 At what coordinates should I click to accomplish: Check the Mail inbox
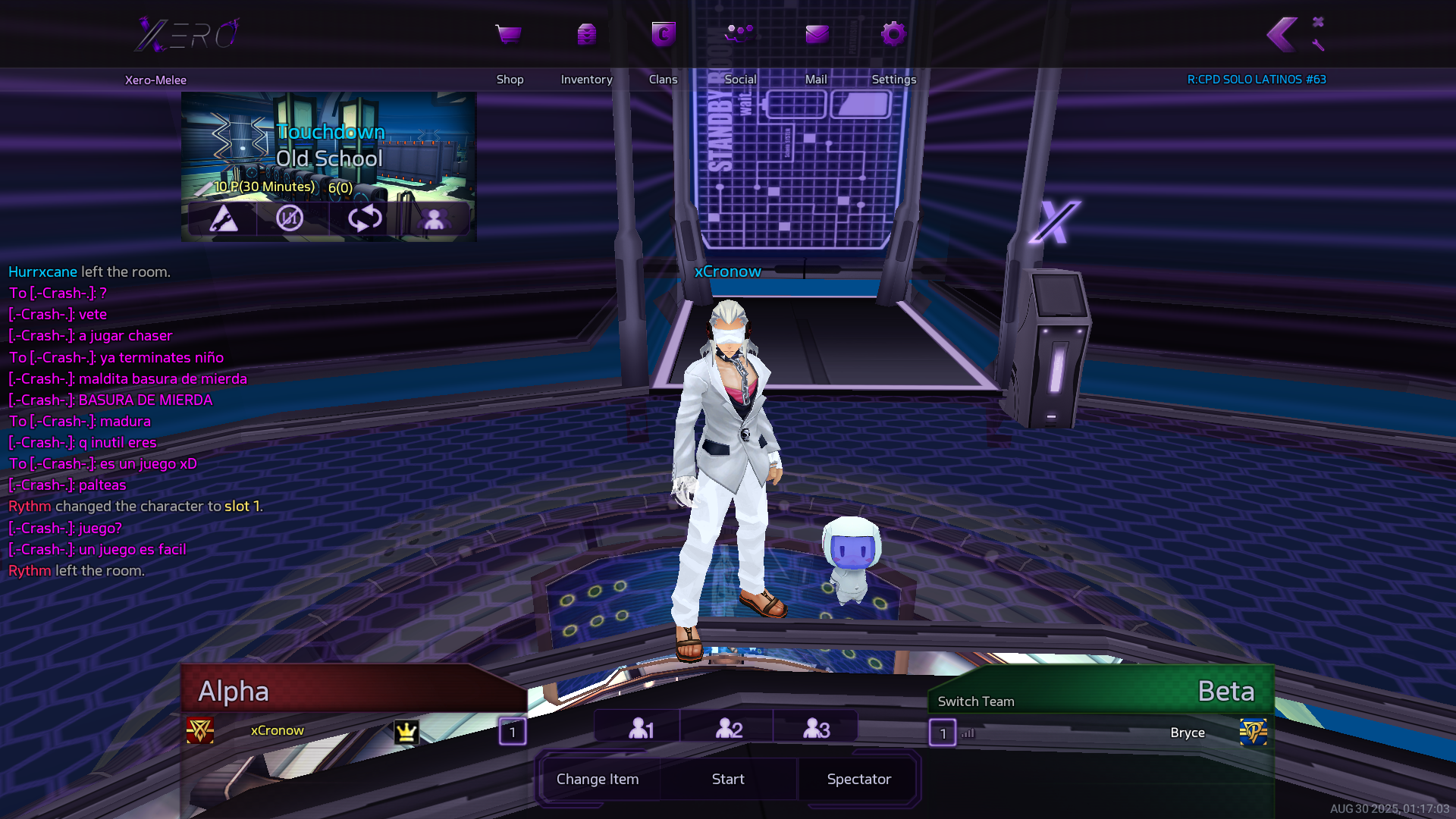pyautogui.click(x=816, y=35)
